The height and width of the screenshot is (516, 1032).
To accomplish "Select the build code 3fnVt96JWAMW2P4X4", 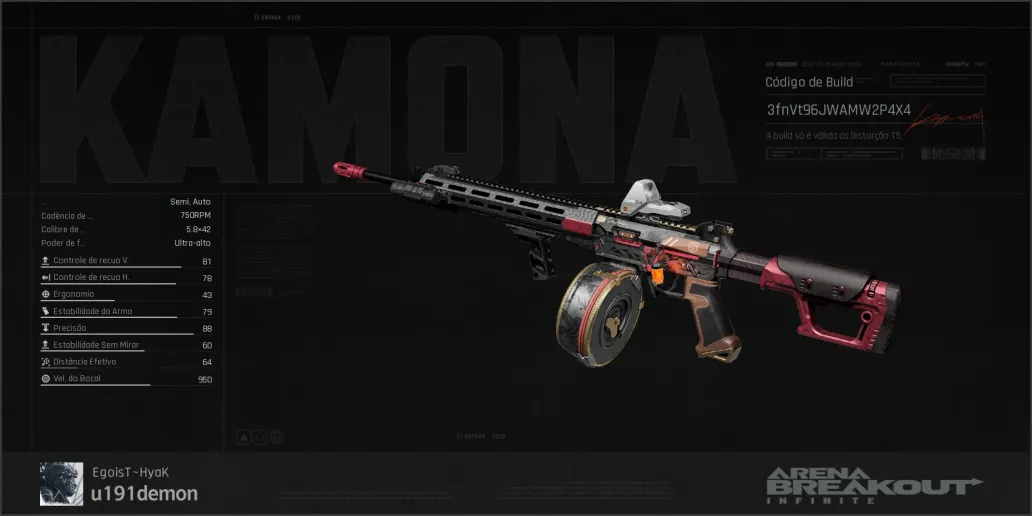I will coord(838,109).
